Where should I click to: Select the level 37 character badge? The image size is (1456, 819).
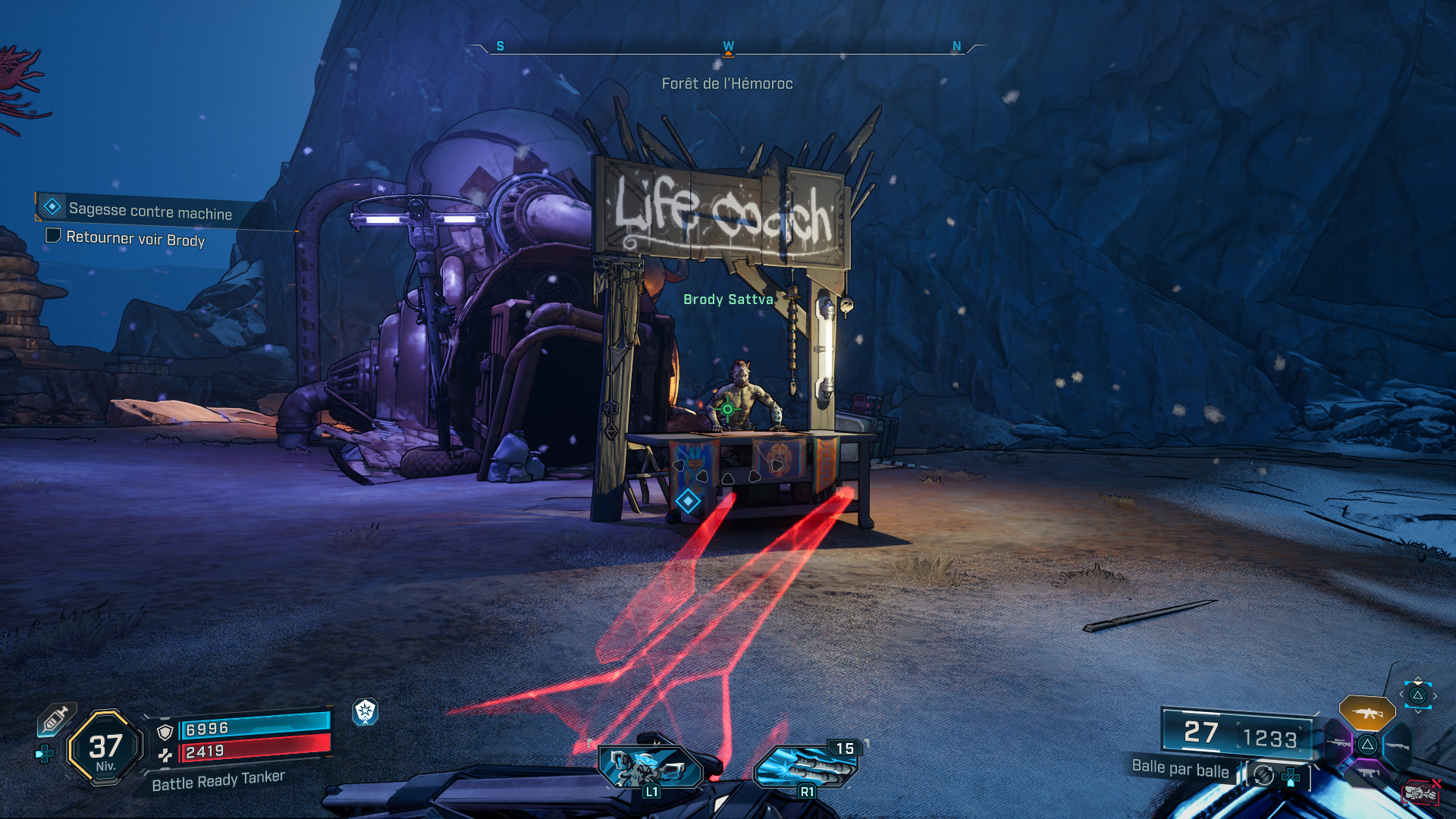(x=105, y=748)
